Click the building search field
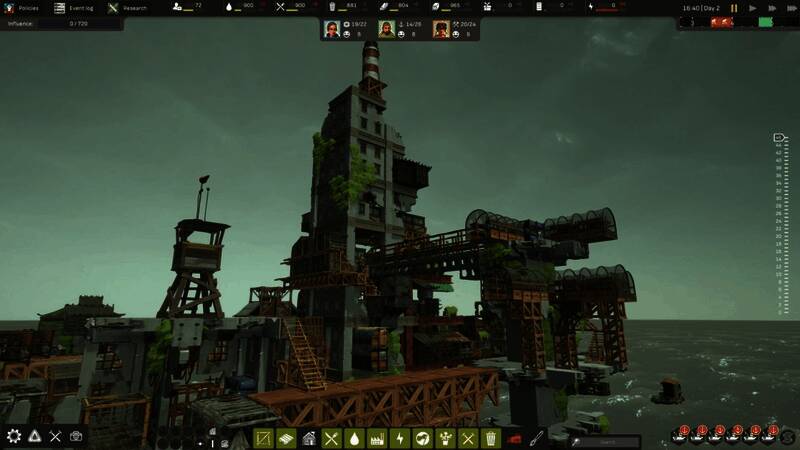This screenshot has width=800, height=450. click(607, 440)
